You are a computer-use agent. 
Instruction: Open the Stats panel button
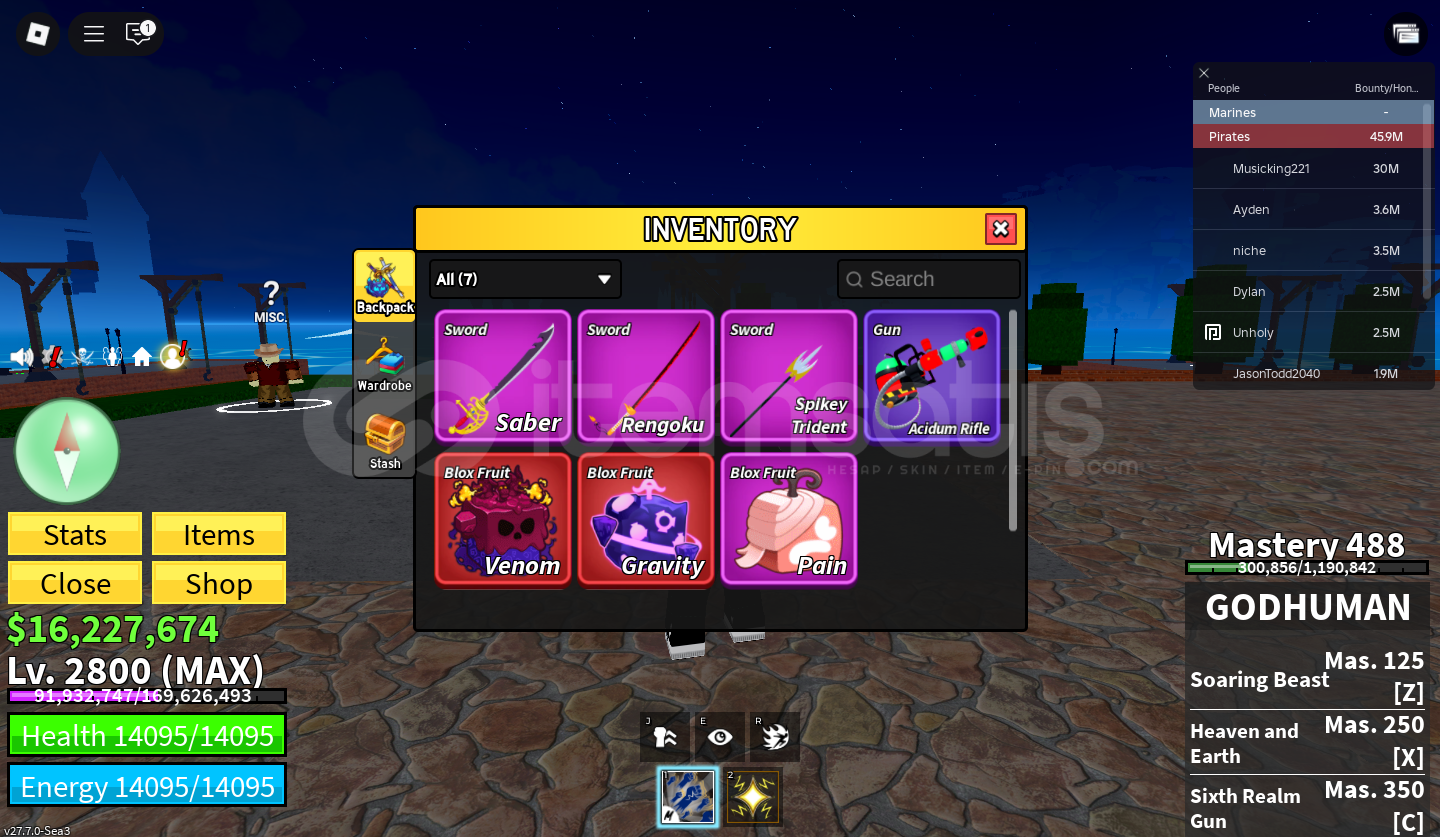pos(74,533)
